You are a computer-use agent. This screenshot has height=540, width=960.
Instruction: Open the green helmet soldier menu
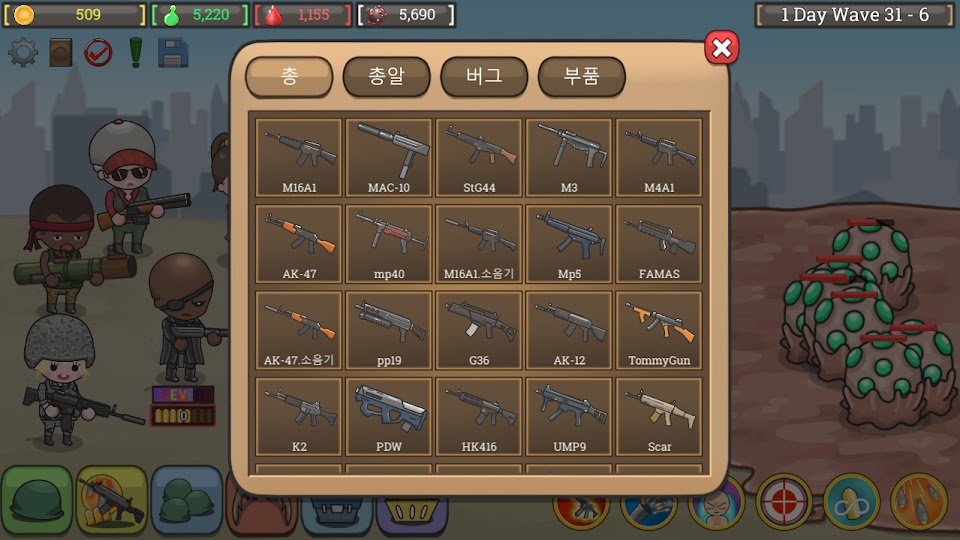coord(35,499)
